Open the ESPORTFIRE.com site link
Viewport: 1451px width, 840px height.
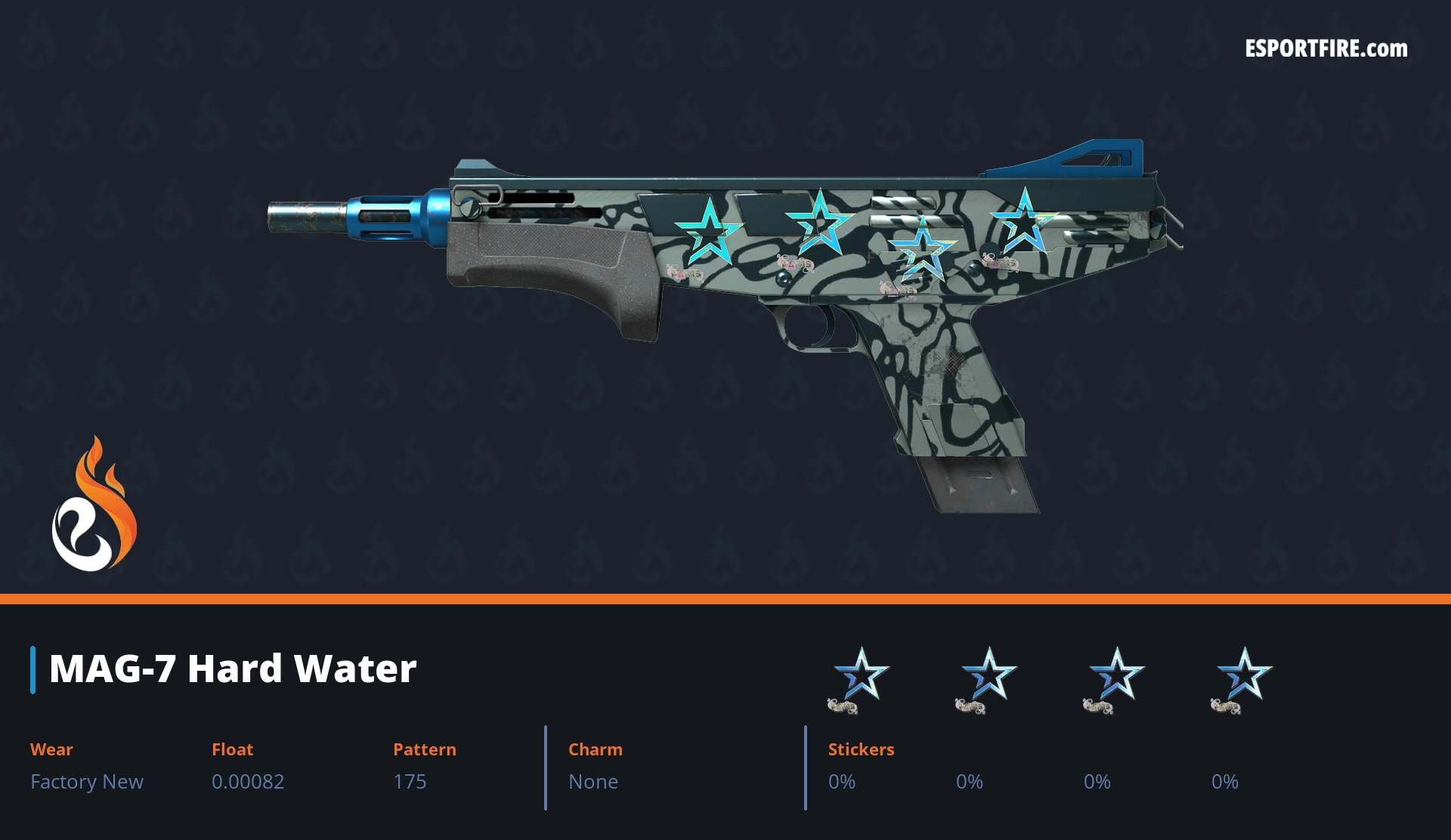click(1326, 49)
